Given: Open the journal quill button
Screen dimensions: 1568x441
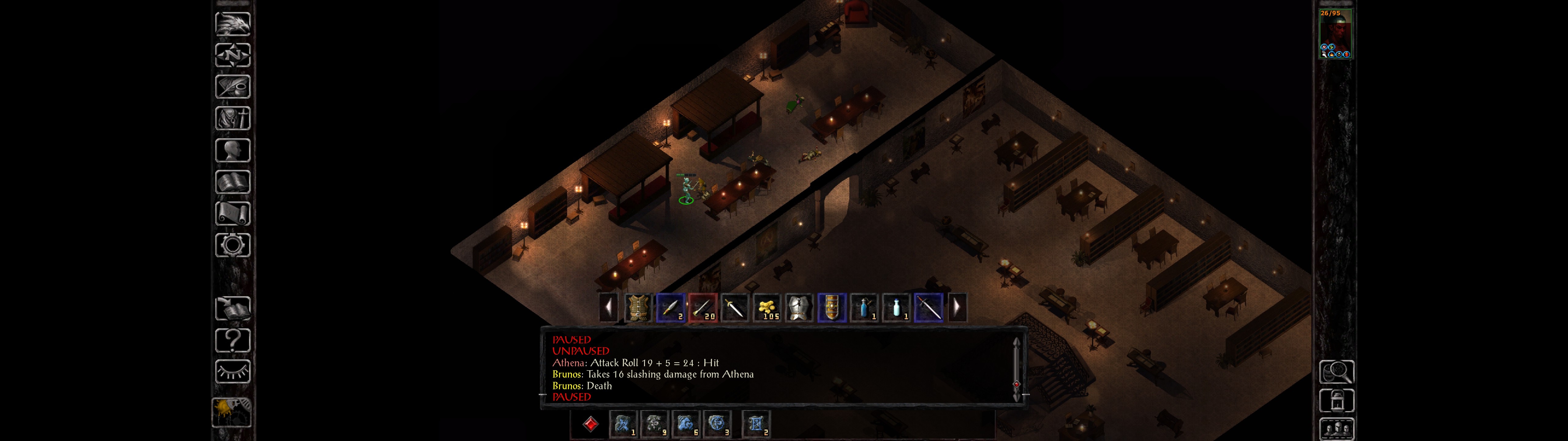Looking at the screenshot, I should [x=232, y=86].
